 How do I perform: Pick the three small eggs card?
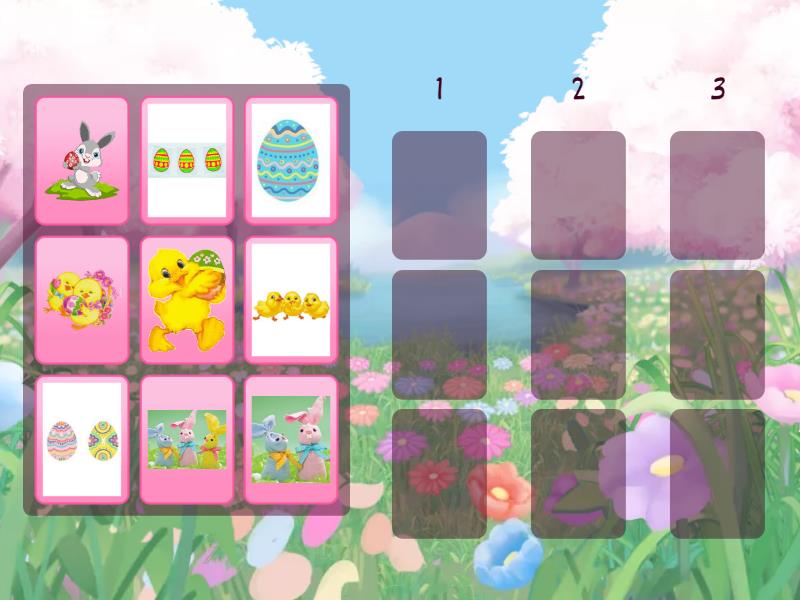(187, 160)
